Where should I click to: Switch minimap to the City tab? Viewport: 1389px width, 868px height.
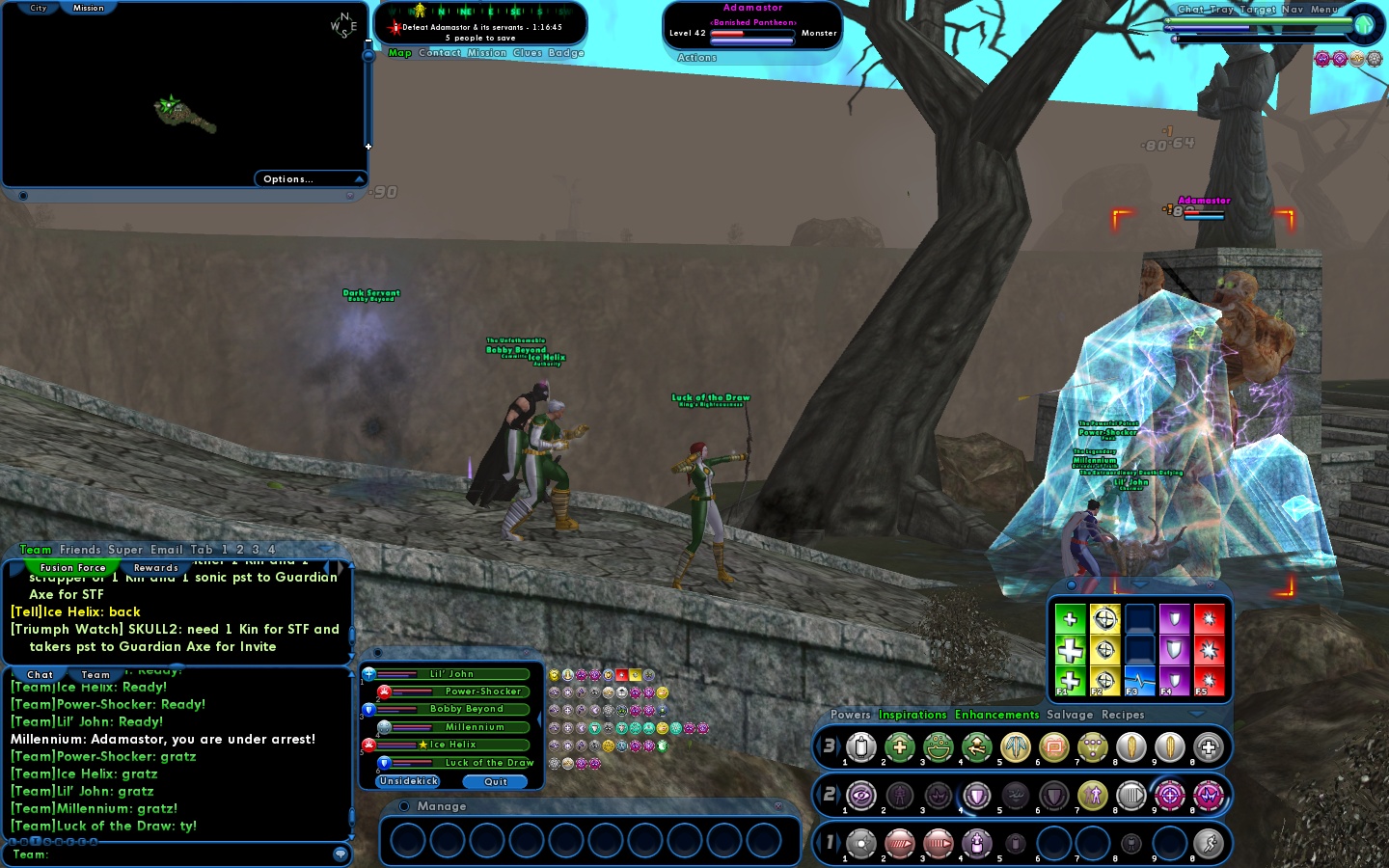[x=39, y=8]
